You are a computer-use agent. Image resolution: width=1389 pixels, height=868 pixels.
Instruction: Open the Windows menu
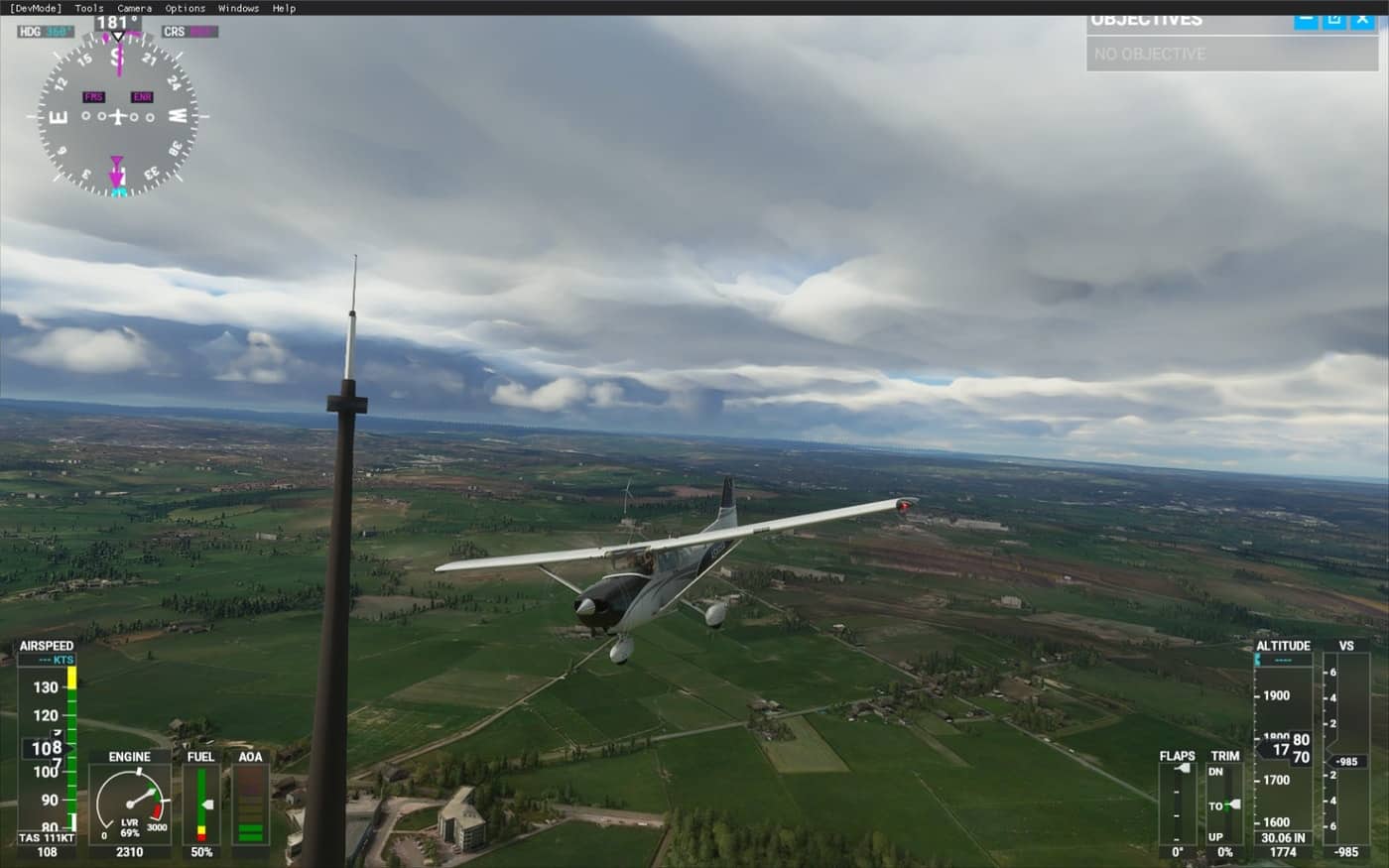(238, 8)
